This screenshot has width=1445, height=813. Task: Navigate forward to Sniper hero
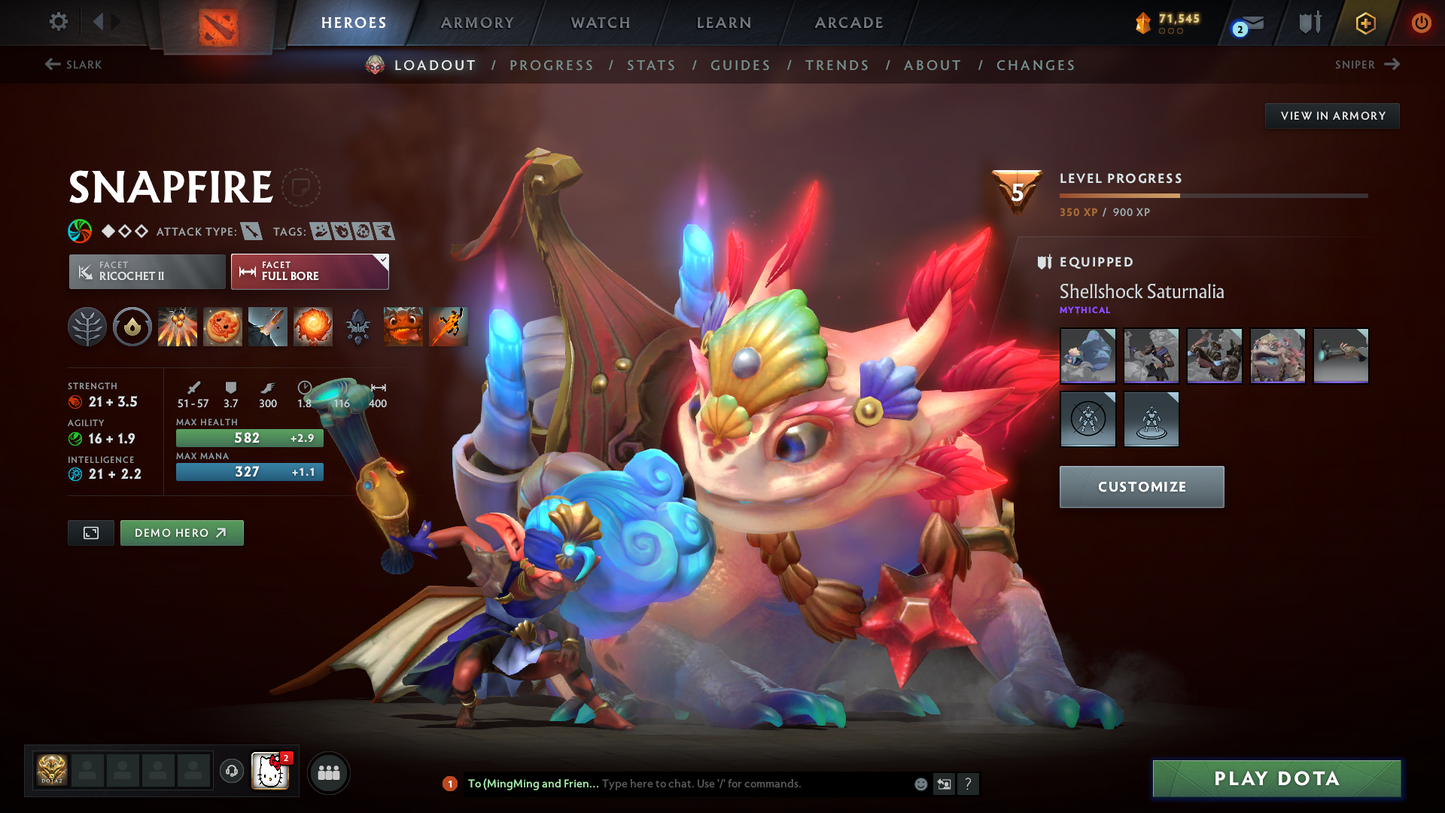pos(1367,64)
